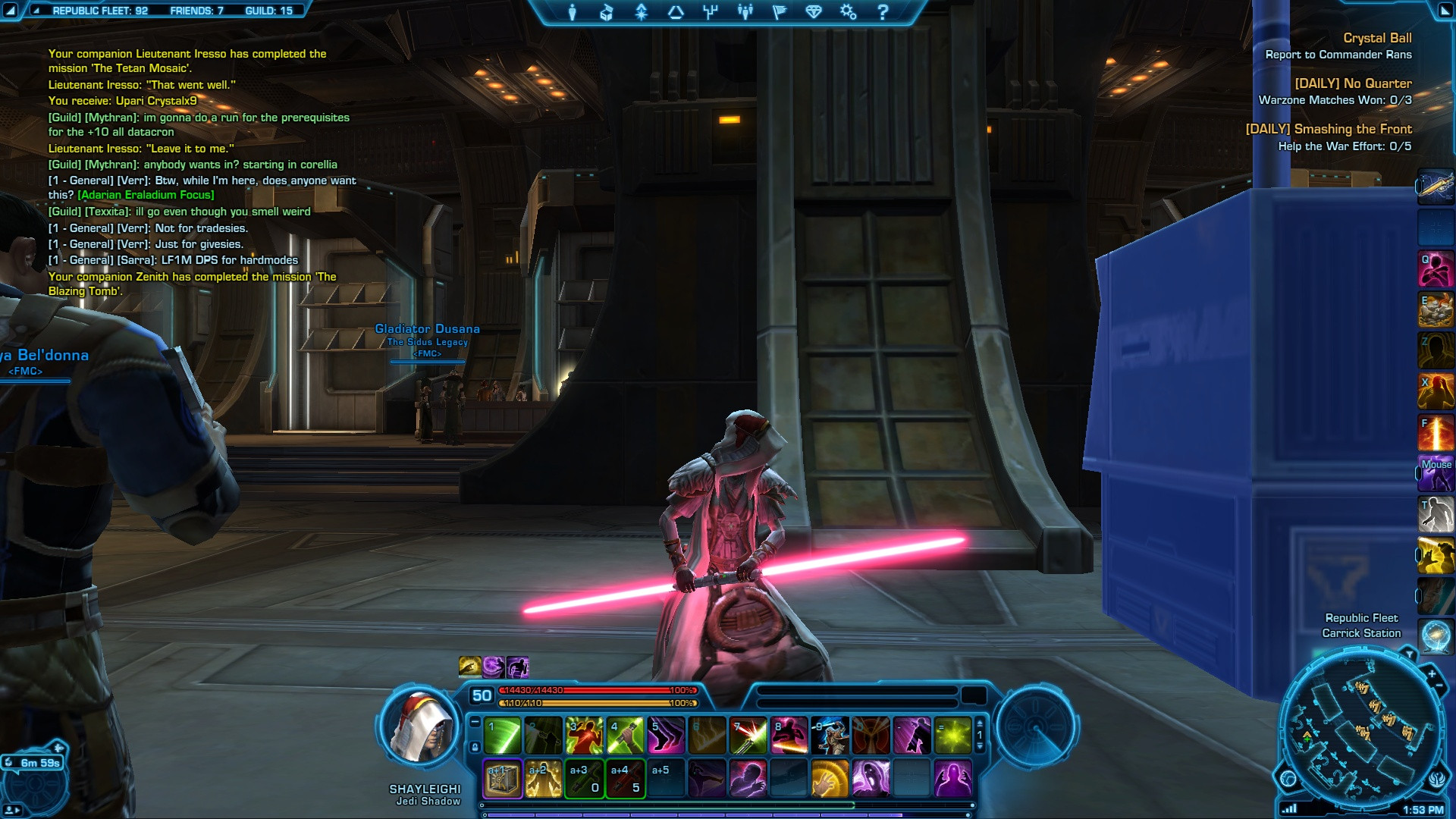
Task: Open the gear preferences icon
Action: point(848,12)
